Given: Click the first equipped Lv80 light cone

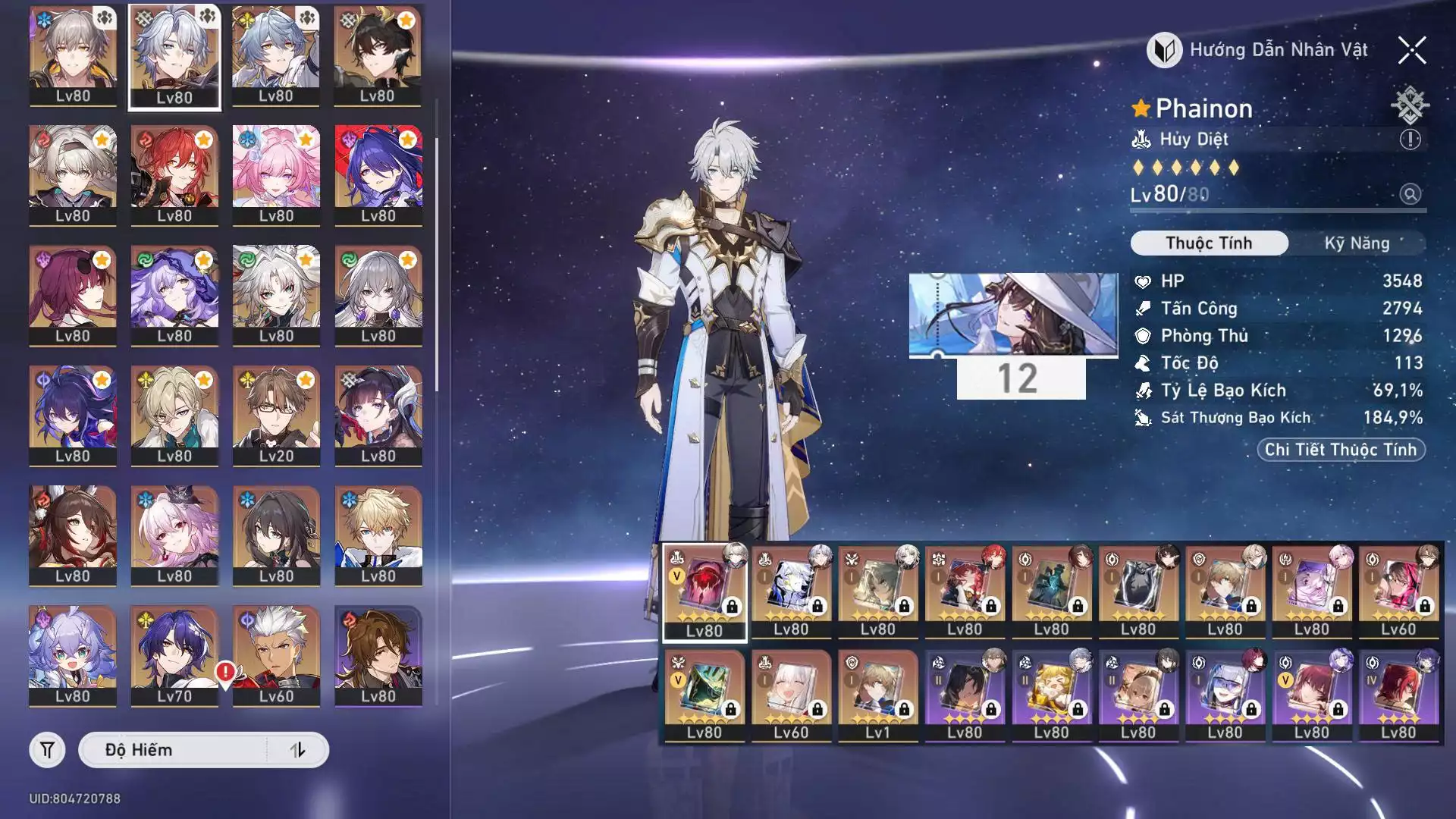Looking at the screenshot, I should point(704,591).
